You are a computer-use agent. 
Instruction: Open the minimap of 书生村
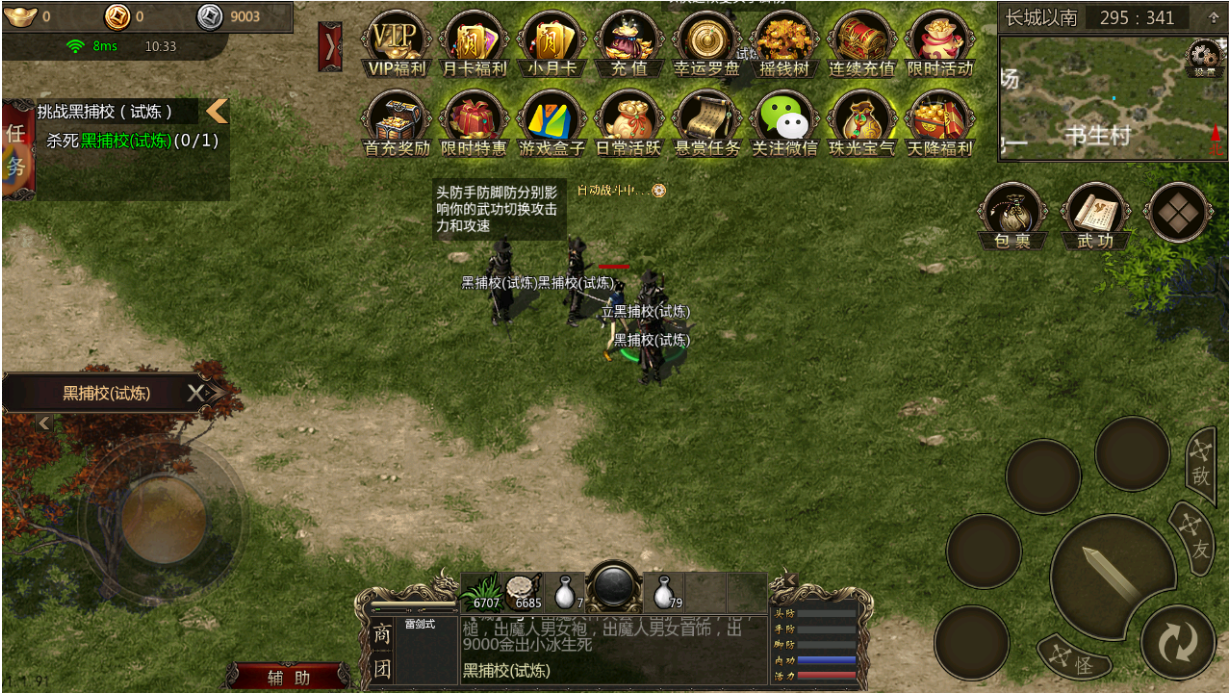pyautogui.click(x=1098, y=98)
